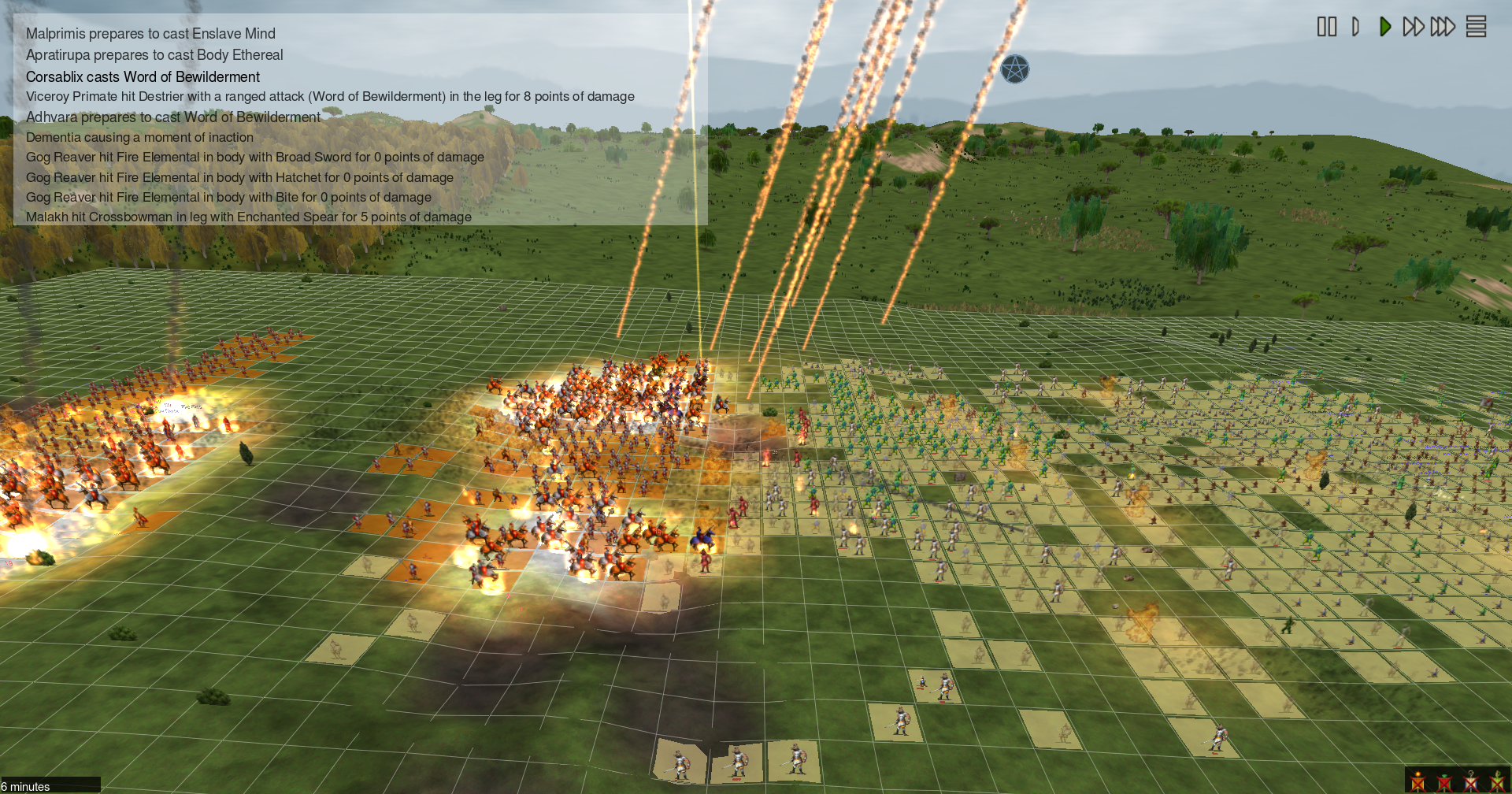
Task: Click the pentagram icon in the sky
Action: point(1014,70)
